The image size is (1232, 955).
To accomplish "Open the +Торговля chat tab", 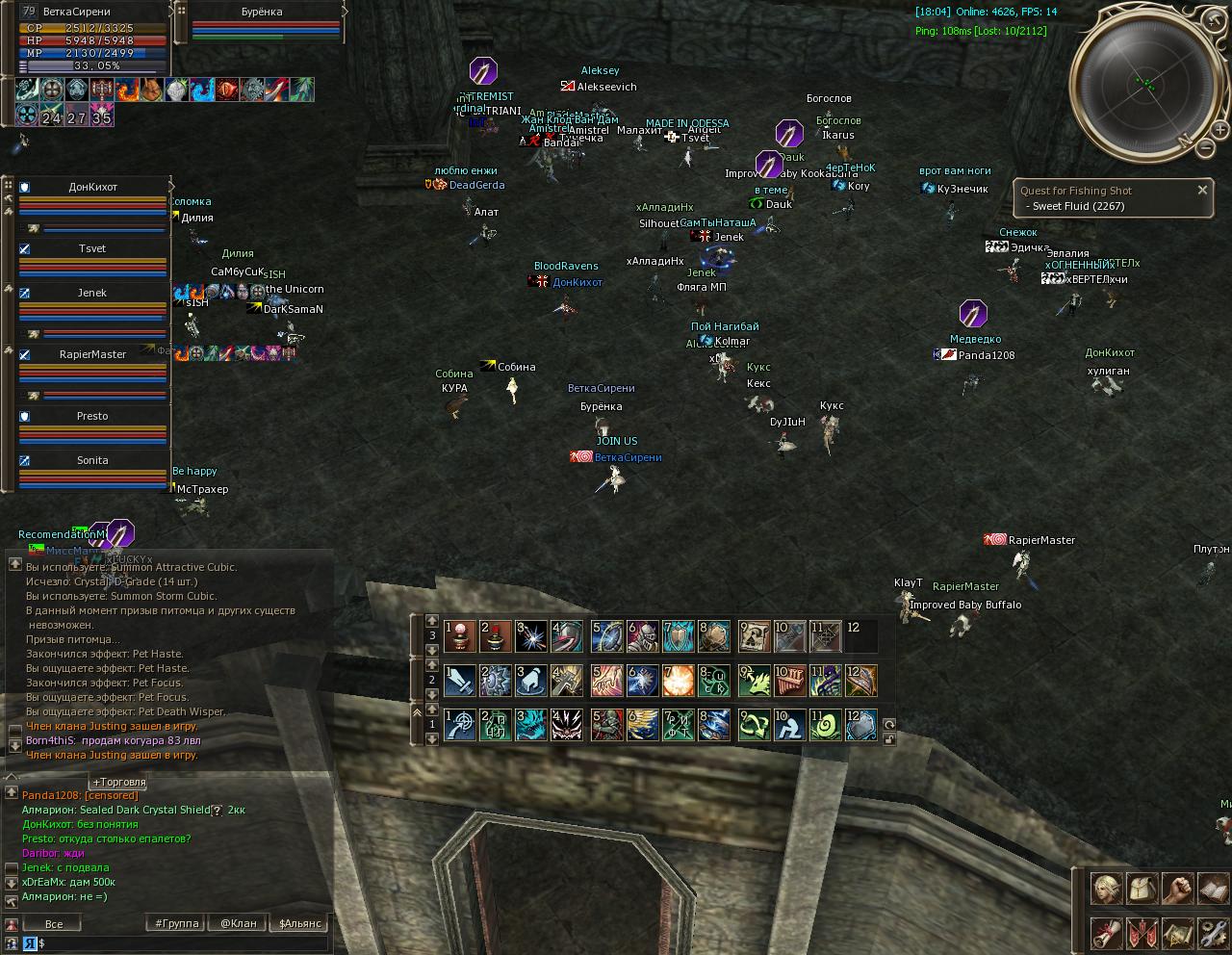I will pyautogui.click(x=118, y=782).
